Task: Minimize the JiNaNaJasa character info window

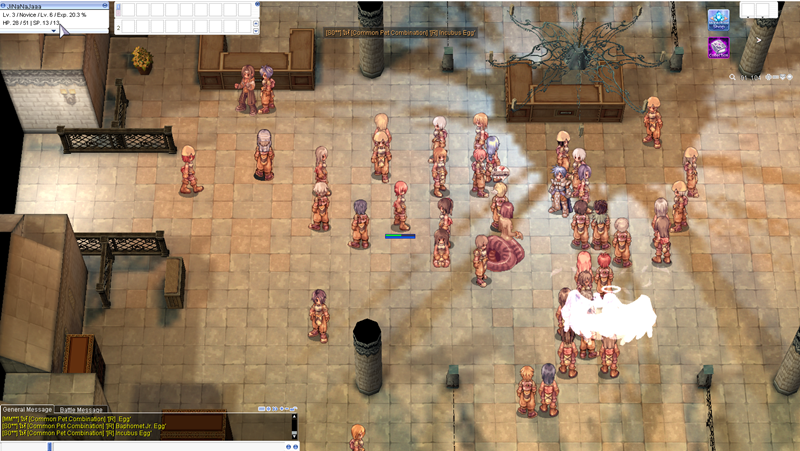Action: (x=104, y=5)
